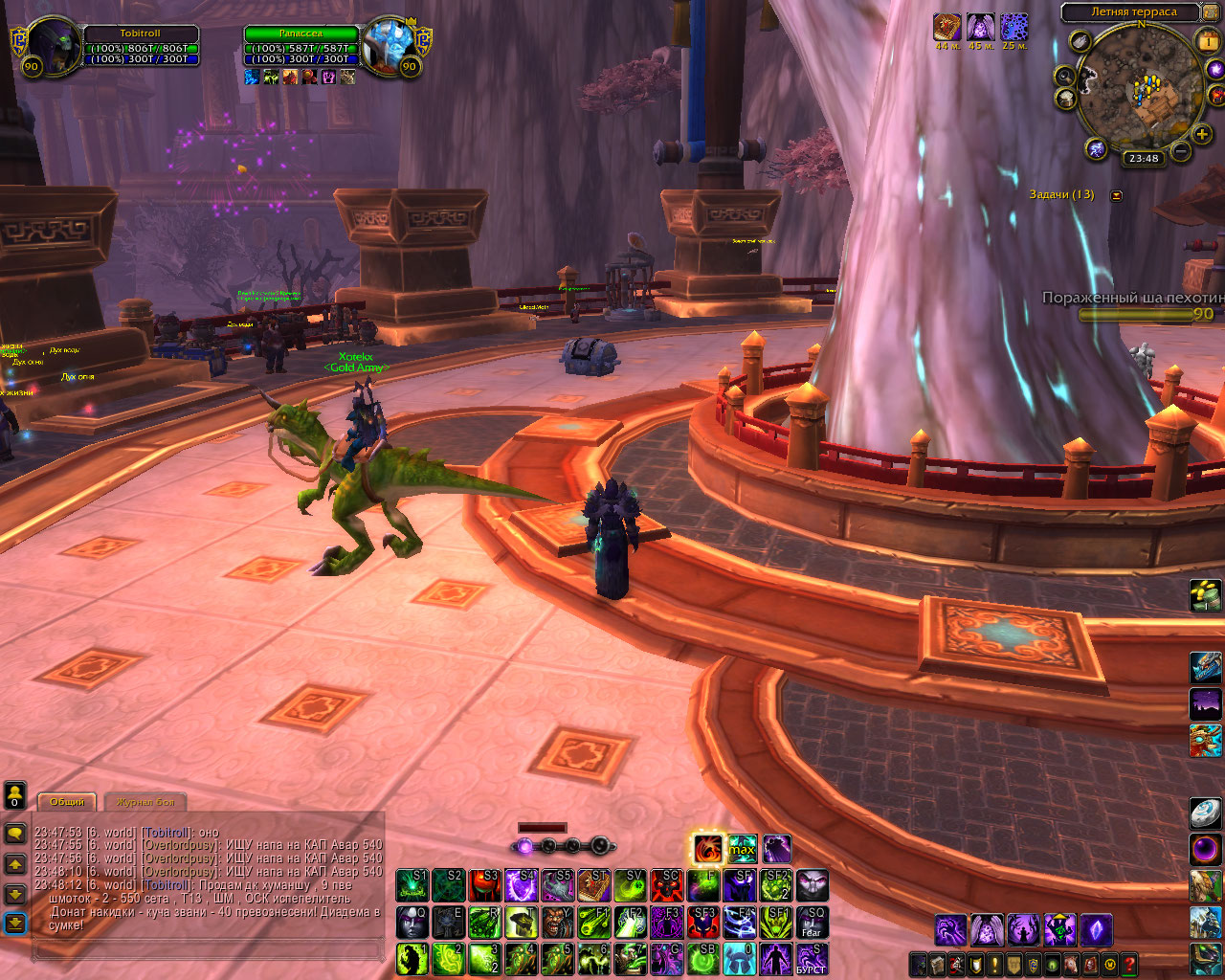Open the Общий chat tab
This screenshot has height=980, width=1225.
click(67, 802)
